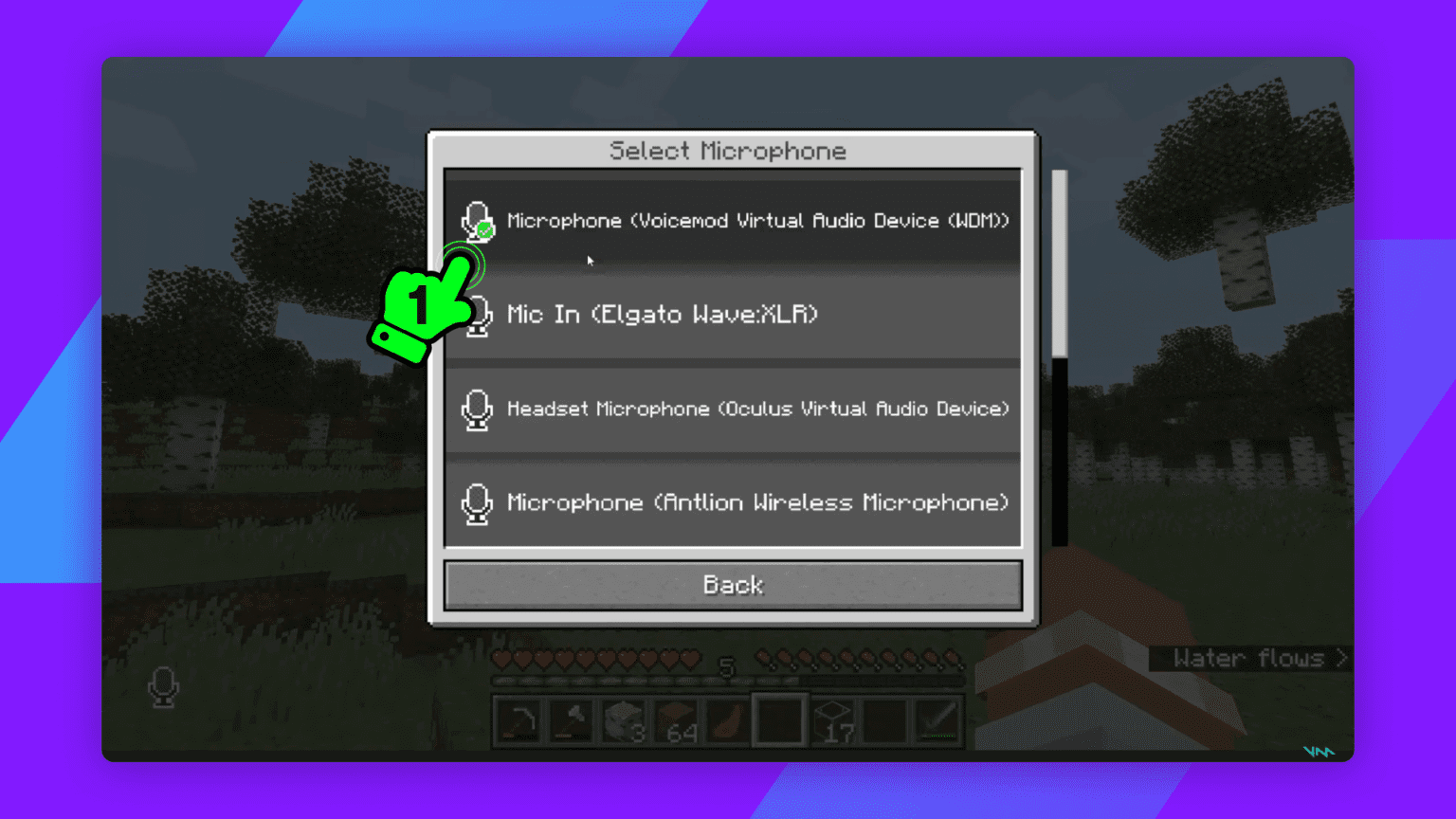The width and height of the screenshot is (1456, 819).
Task: Select the axe in the hotbar
Action: [571, 720]
